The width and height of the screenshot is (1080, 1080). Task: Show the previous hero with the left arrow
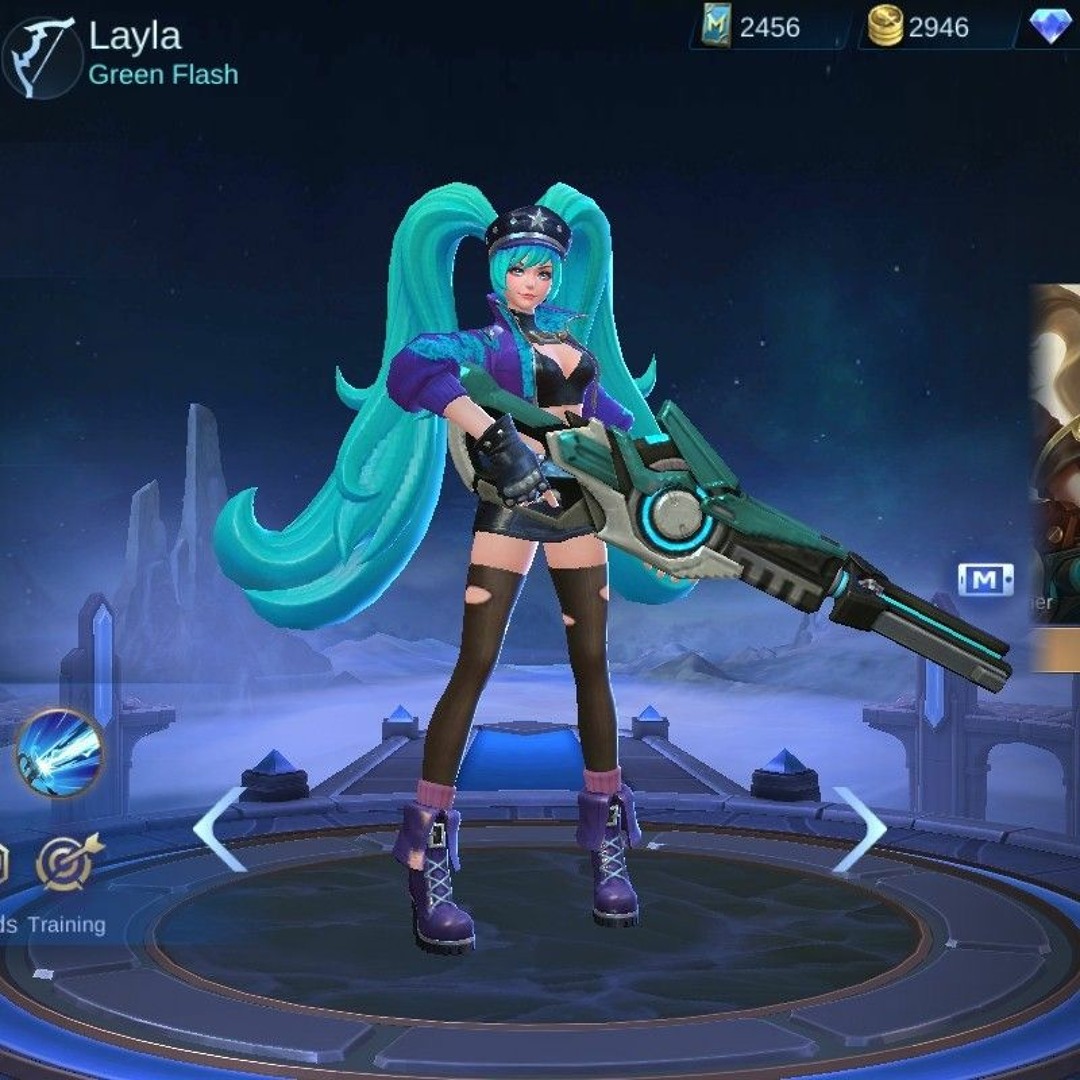coord(219,829)
